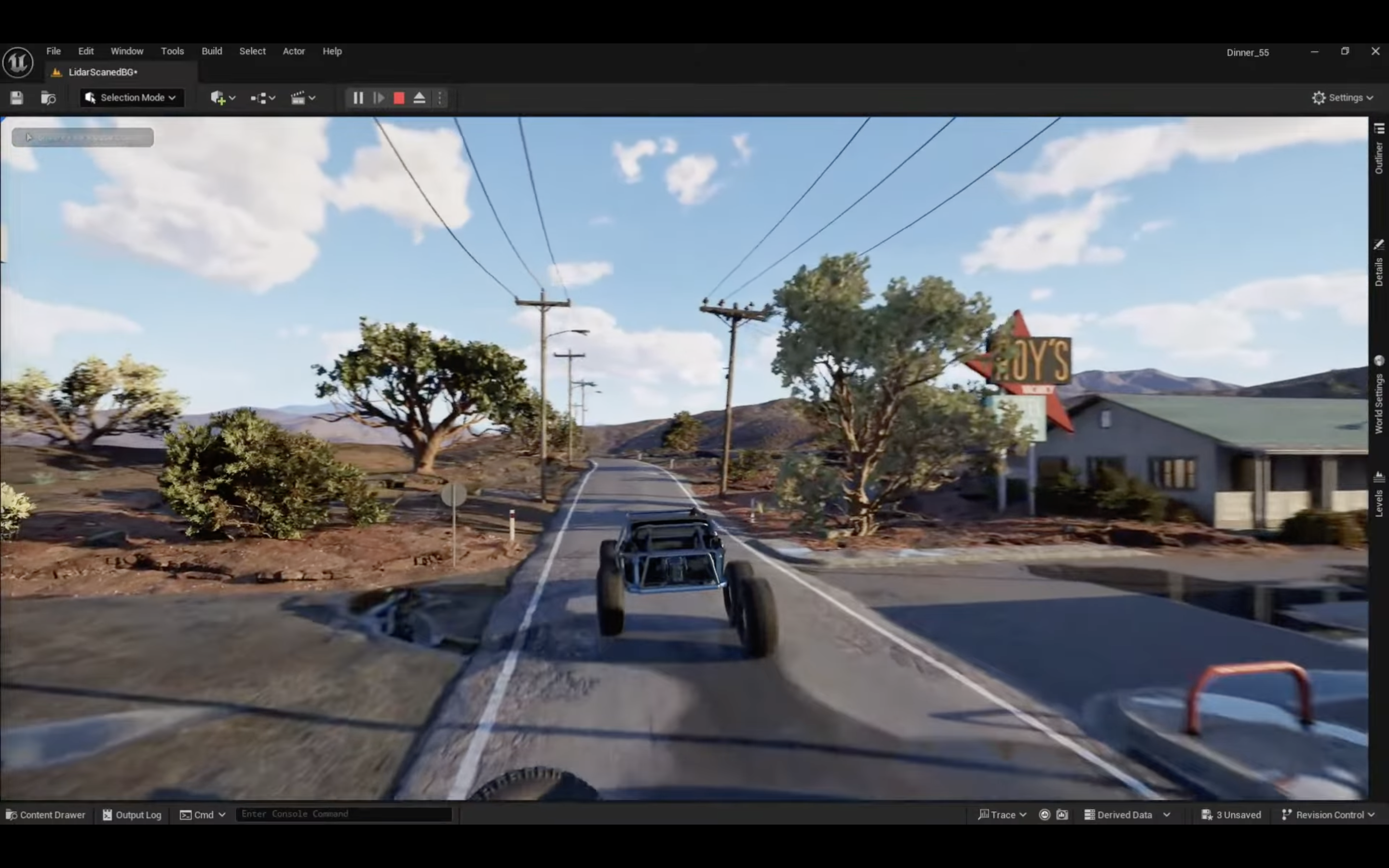Click the camera snapshot icon near Trace
The height and width of the screenshot is (868, 1389).
[x=1063, y=814]
